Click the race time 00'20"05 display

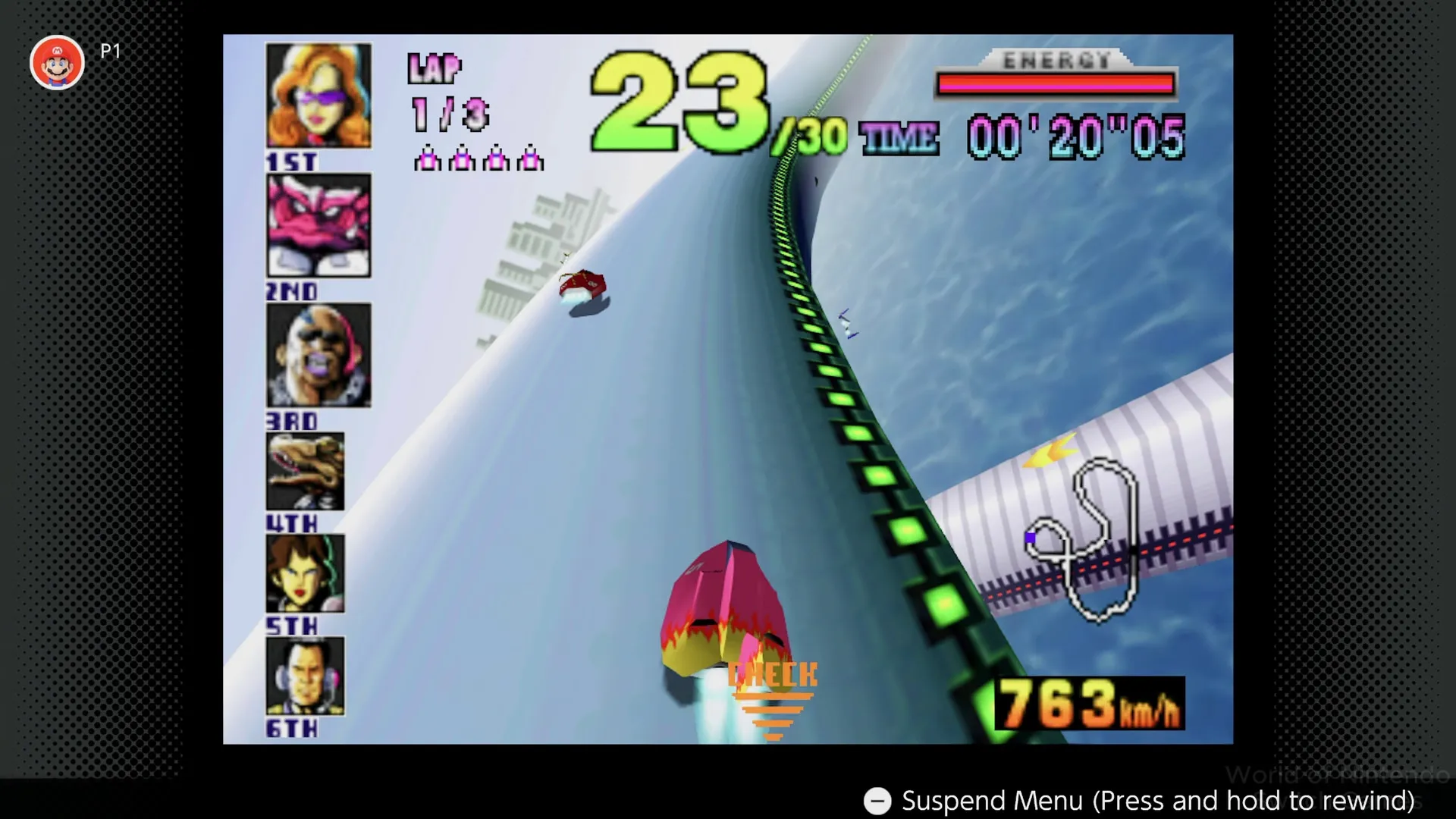pyautogui.click(x=1075, y=135)
